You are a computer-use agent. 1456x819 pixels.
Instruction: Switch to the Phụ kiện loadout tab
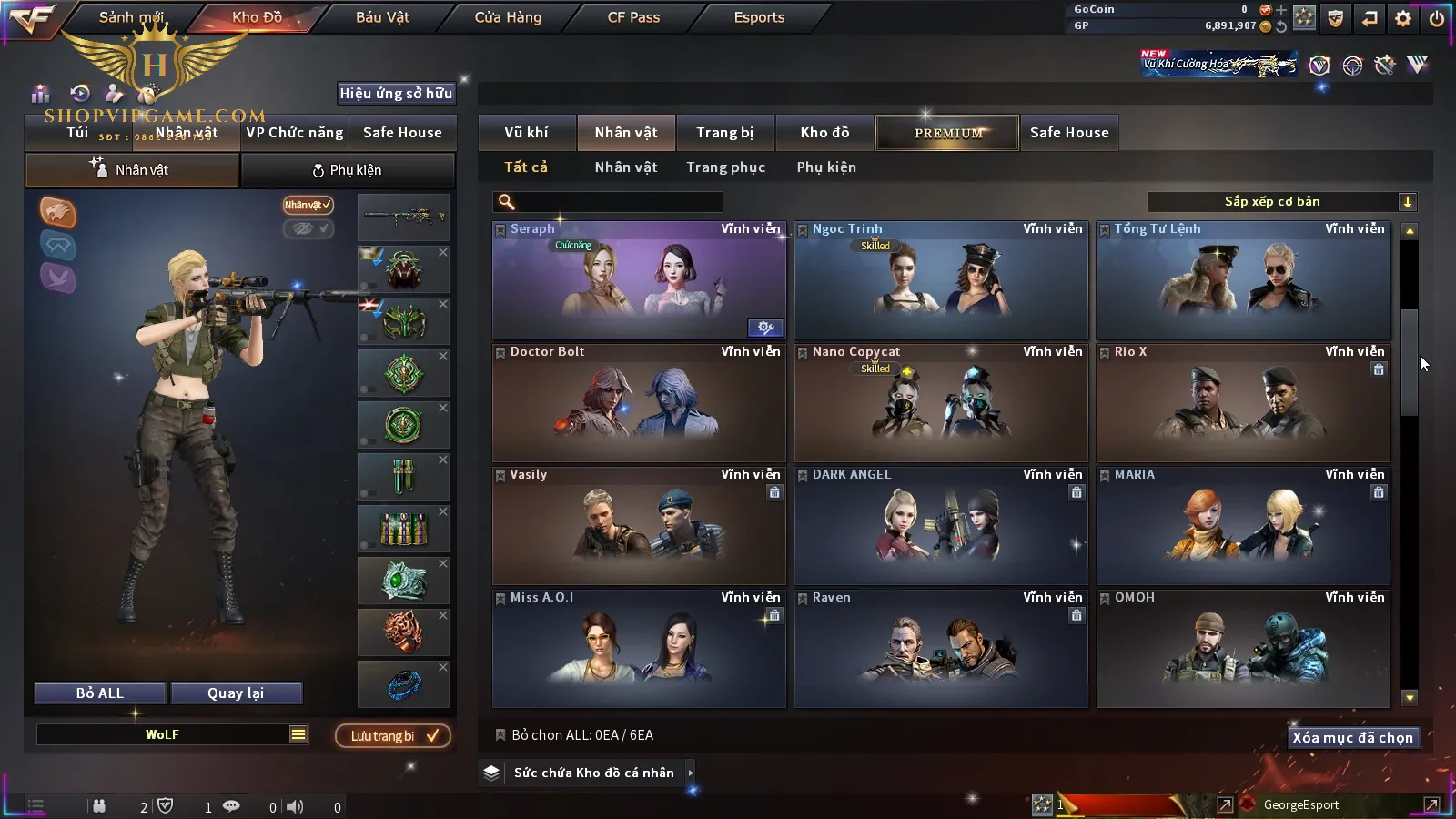point(347,170)
